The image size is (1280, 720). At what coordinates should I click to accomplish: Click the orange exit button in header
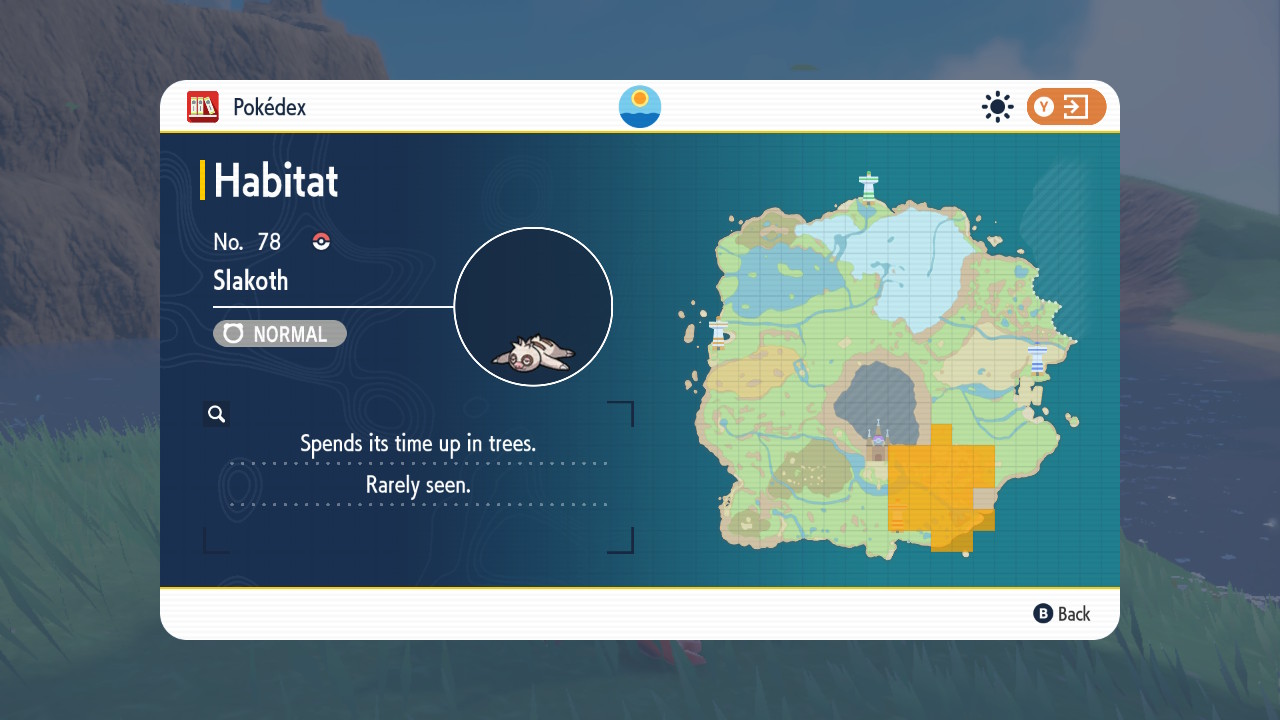[1066, 107]
